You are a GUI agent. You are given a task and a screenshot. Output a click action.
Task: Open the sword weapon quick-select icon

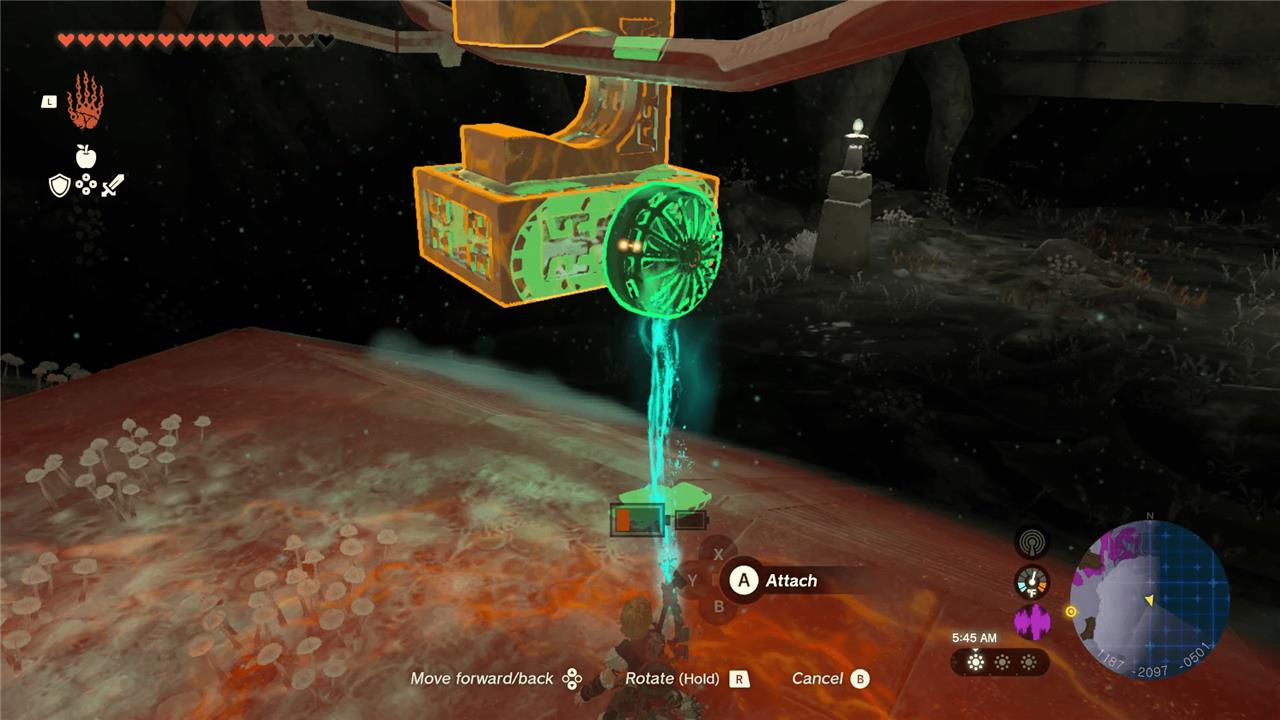point(113,185)
